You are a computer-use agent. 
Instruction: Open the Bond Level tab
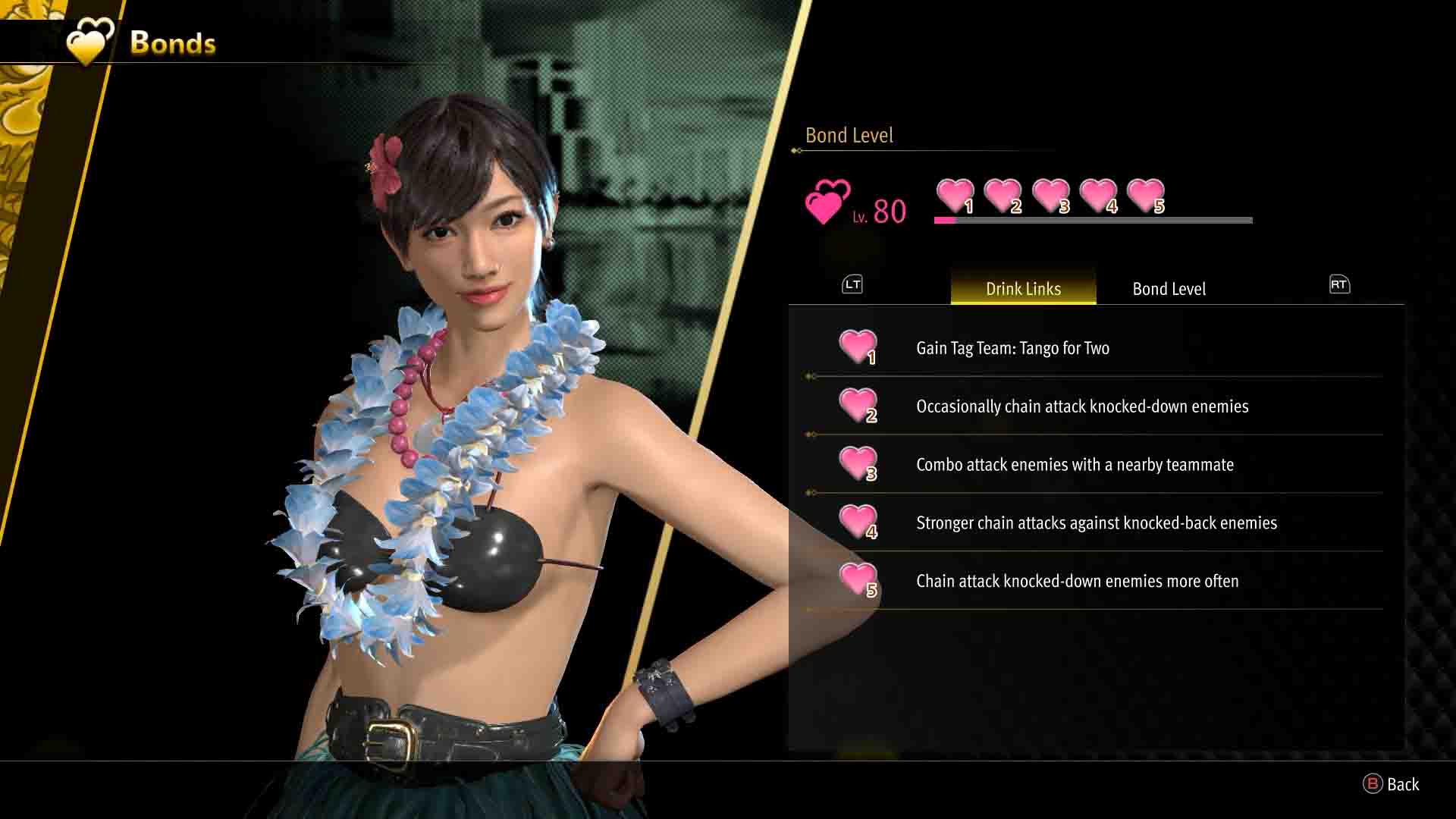[1169, 289]
